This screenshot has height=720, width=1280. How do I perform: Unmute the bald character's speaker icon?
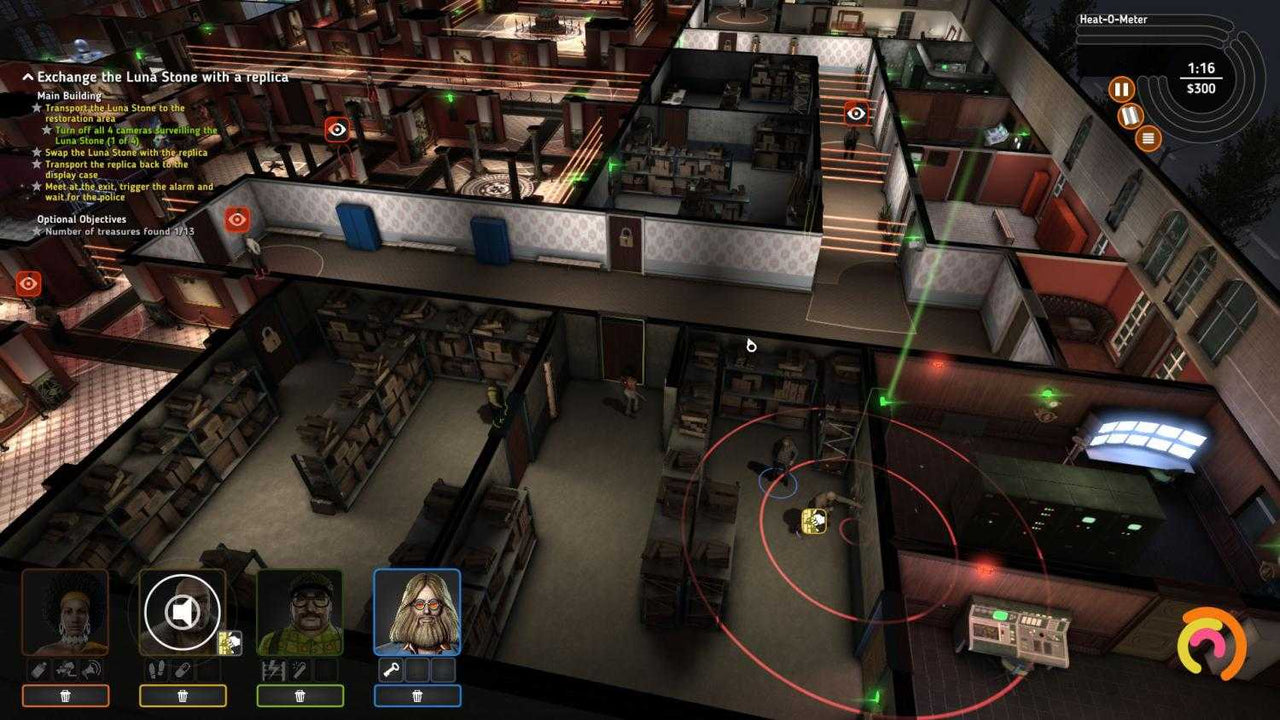coord(184,611)
